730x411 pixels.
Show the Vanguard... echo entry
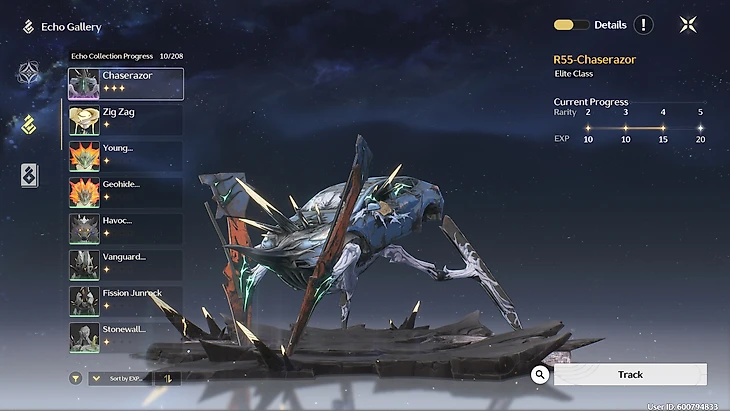(x=125, y=264)
